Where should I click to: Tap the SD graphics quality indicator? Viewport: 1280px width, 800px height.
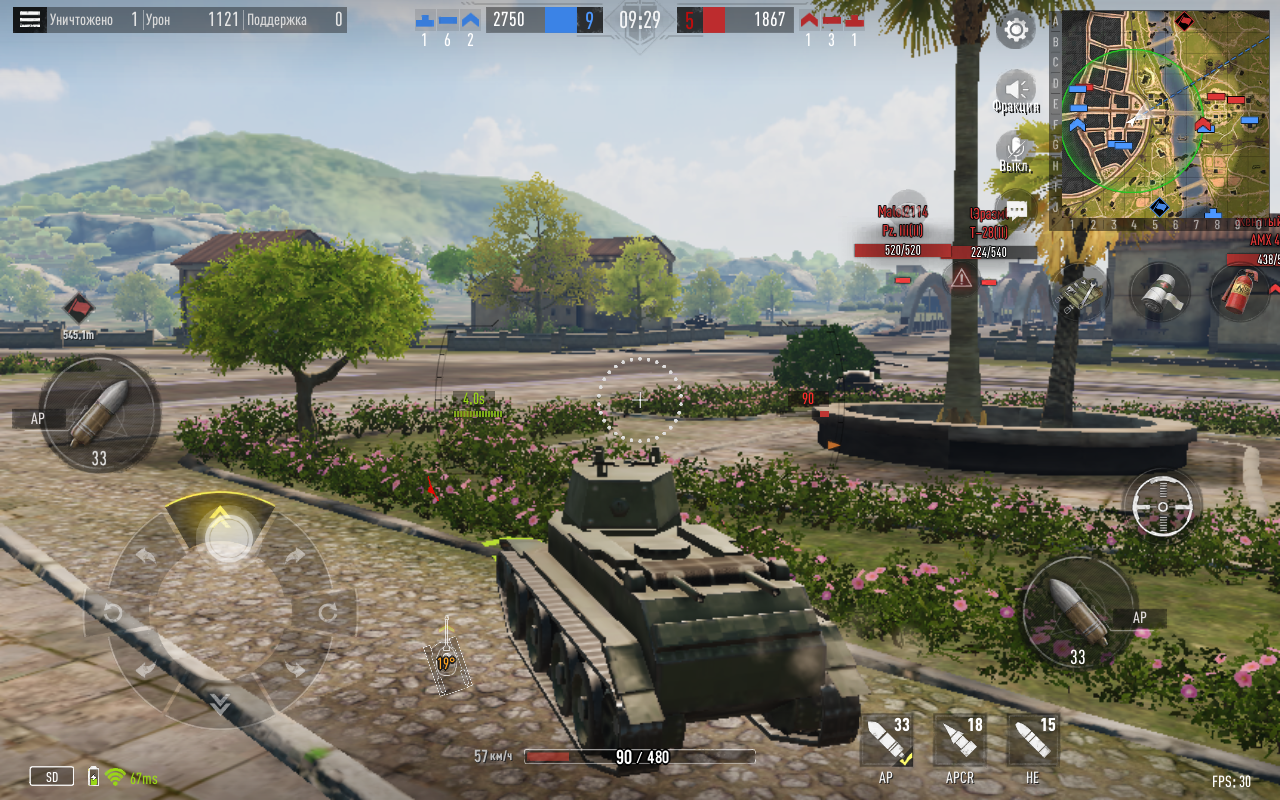click(x=51, y=776)
